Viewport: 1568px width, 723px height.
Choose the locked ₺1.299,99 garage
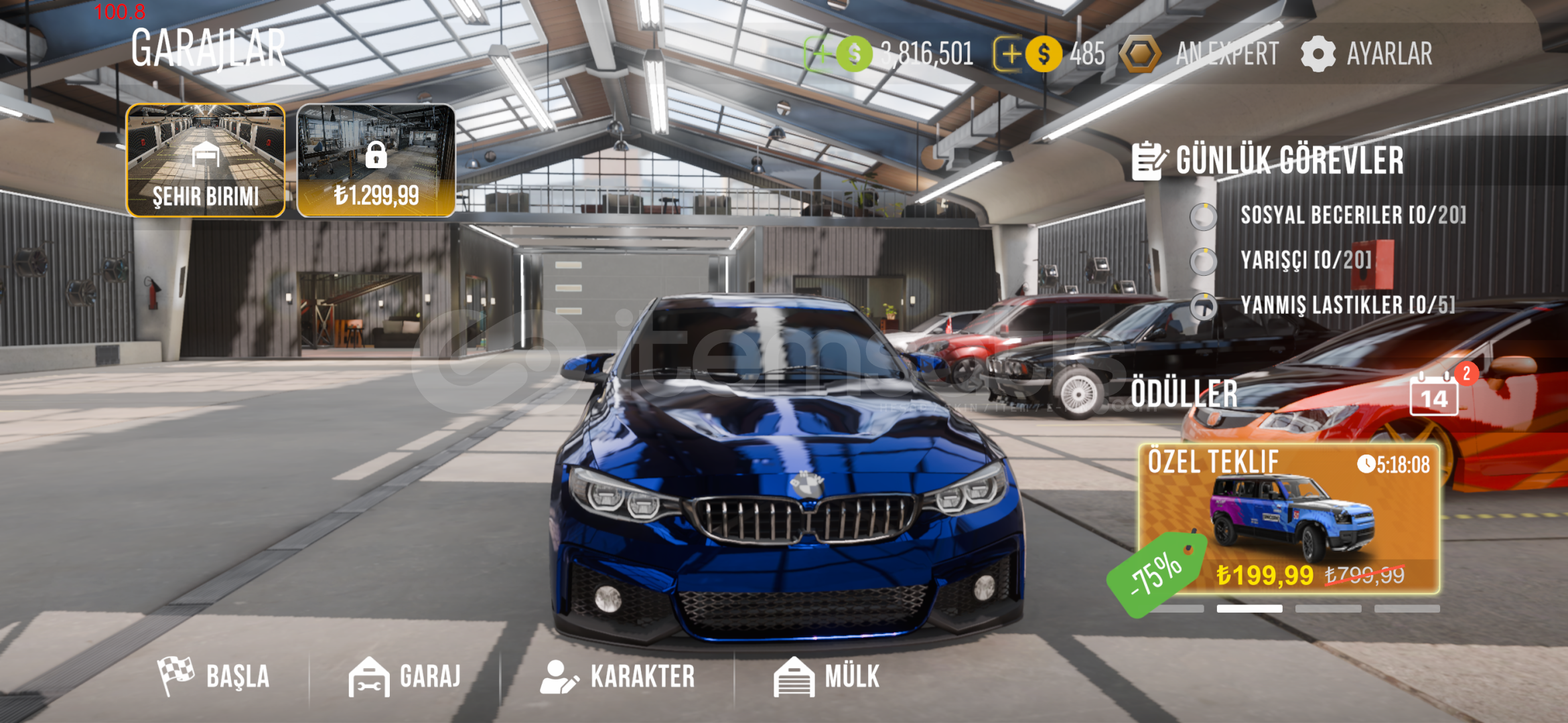(376, 161)
